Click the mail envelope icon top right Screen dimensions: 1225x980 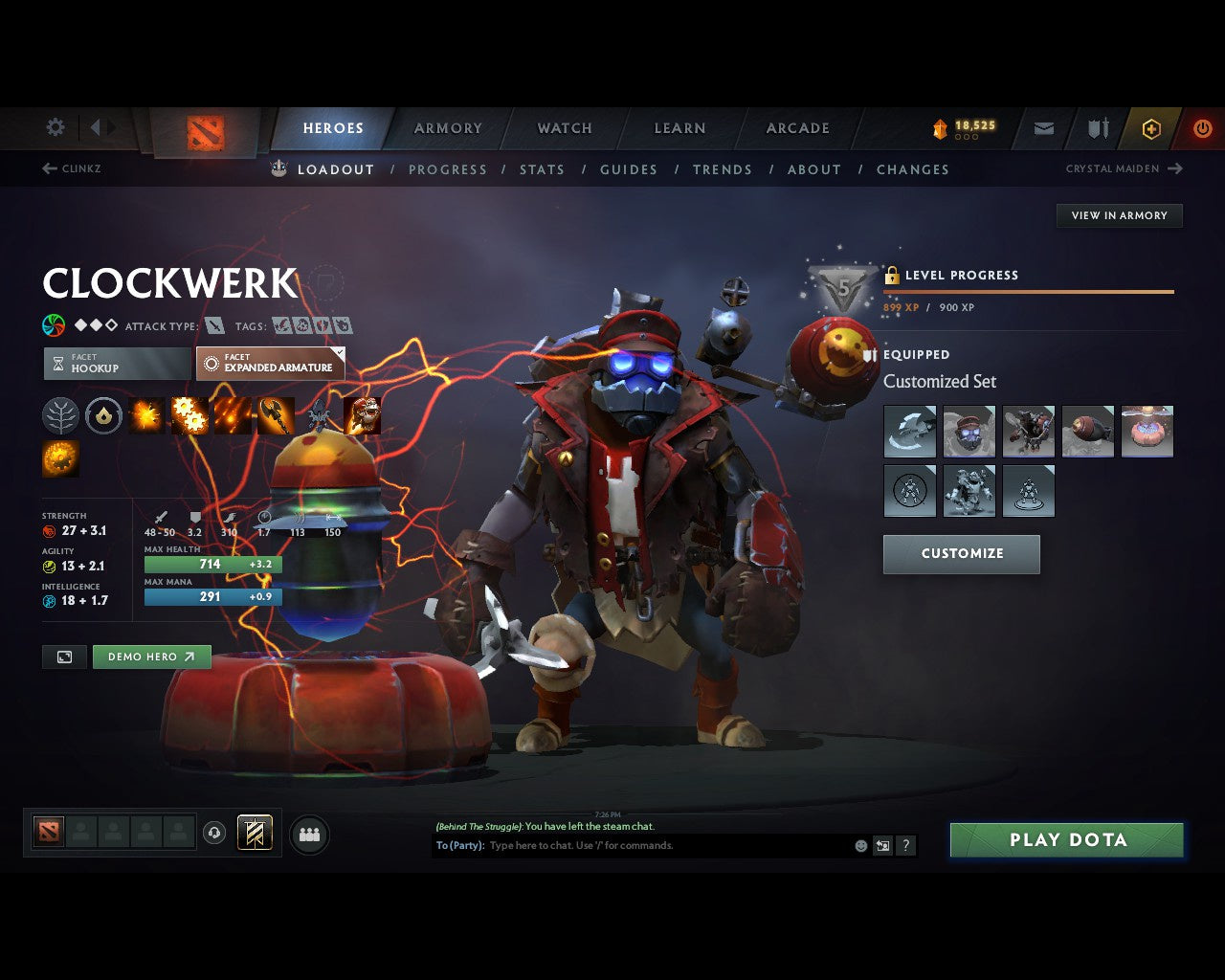pos(1042,127)
